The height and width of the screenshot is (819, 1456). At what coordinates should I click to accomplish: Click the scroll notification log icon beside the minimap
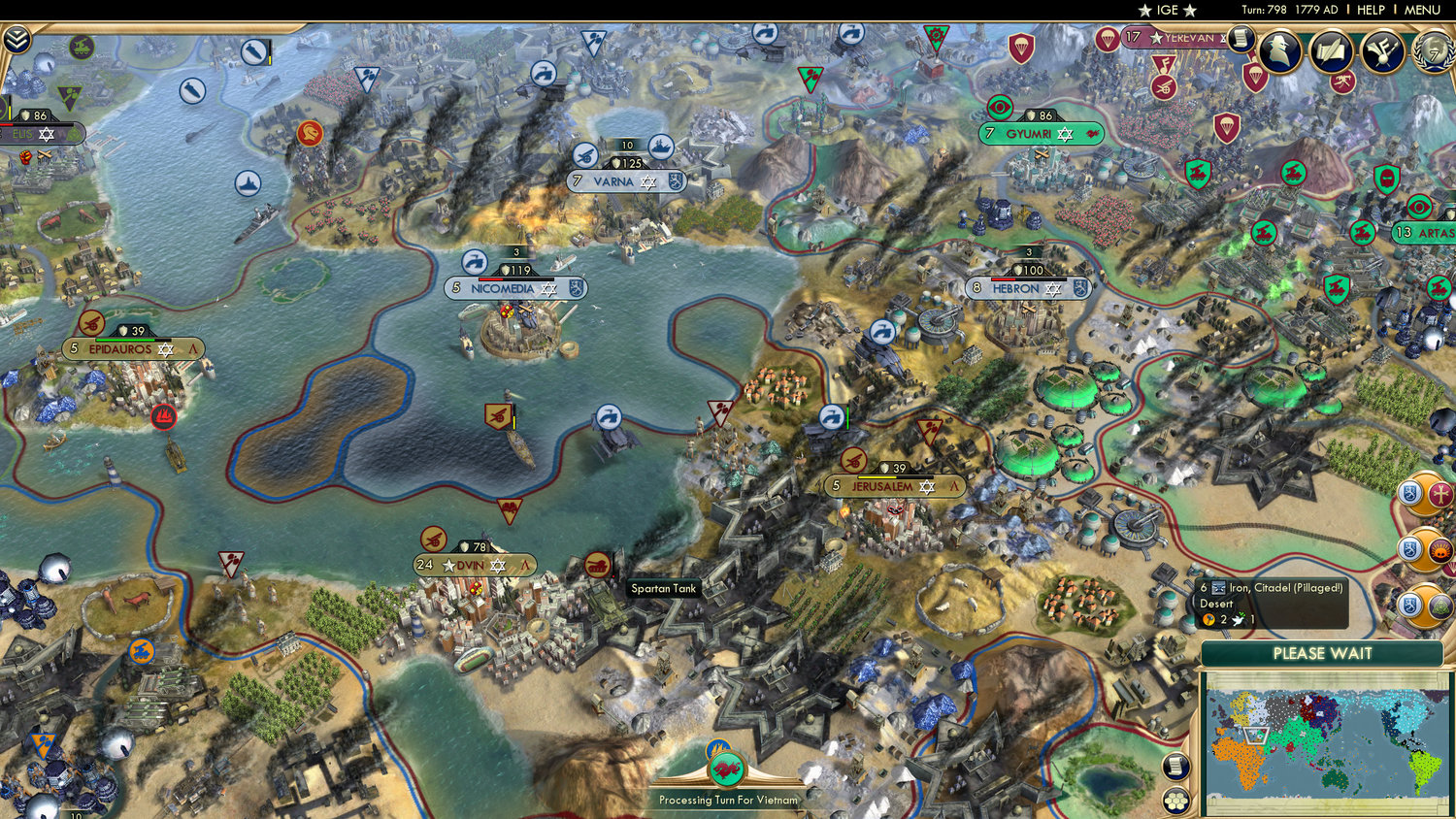[1174, 766]
